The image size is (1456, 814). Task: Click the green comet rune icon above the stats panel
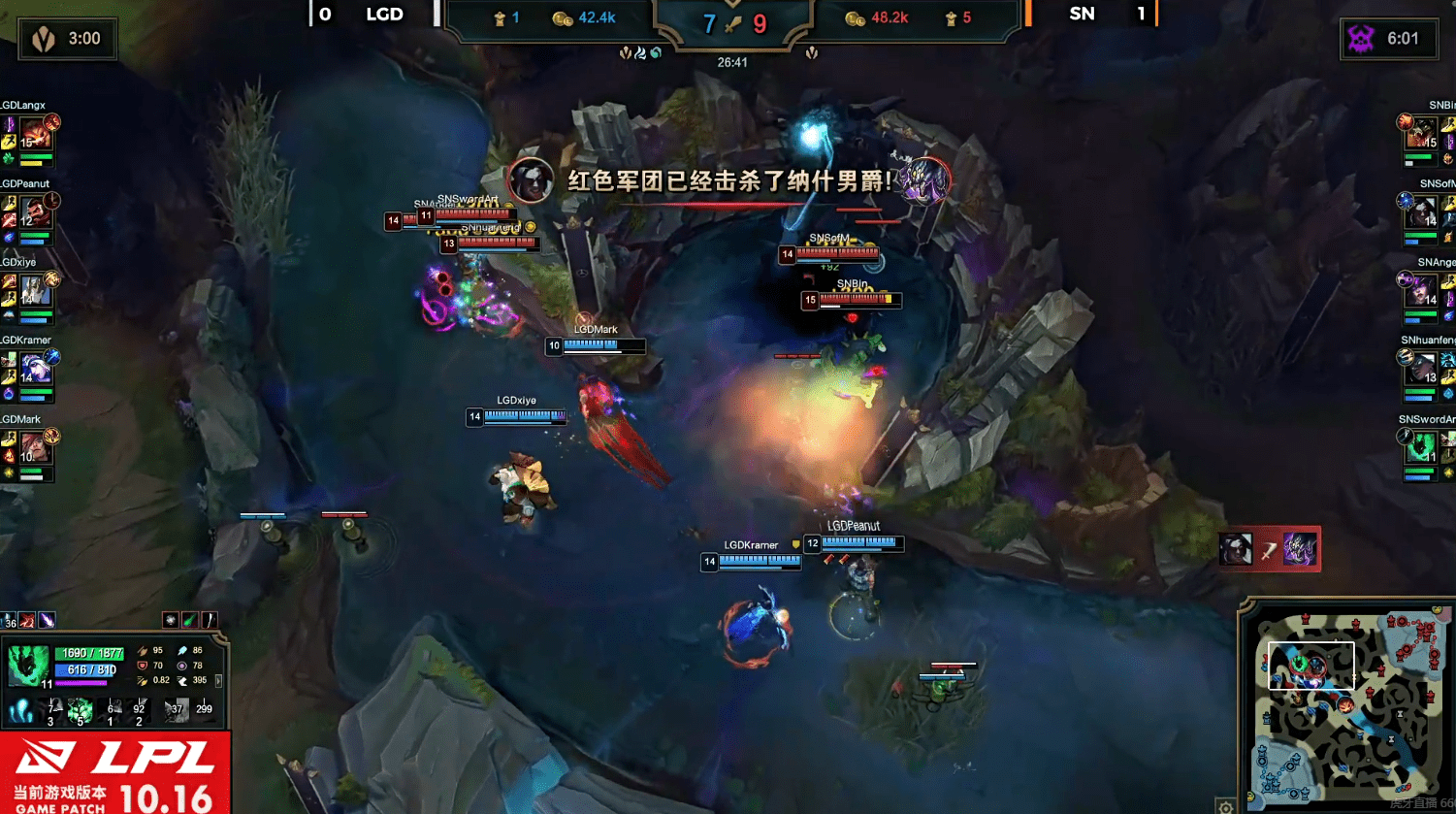coord(190,620)
